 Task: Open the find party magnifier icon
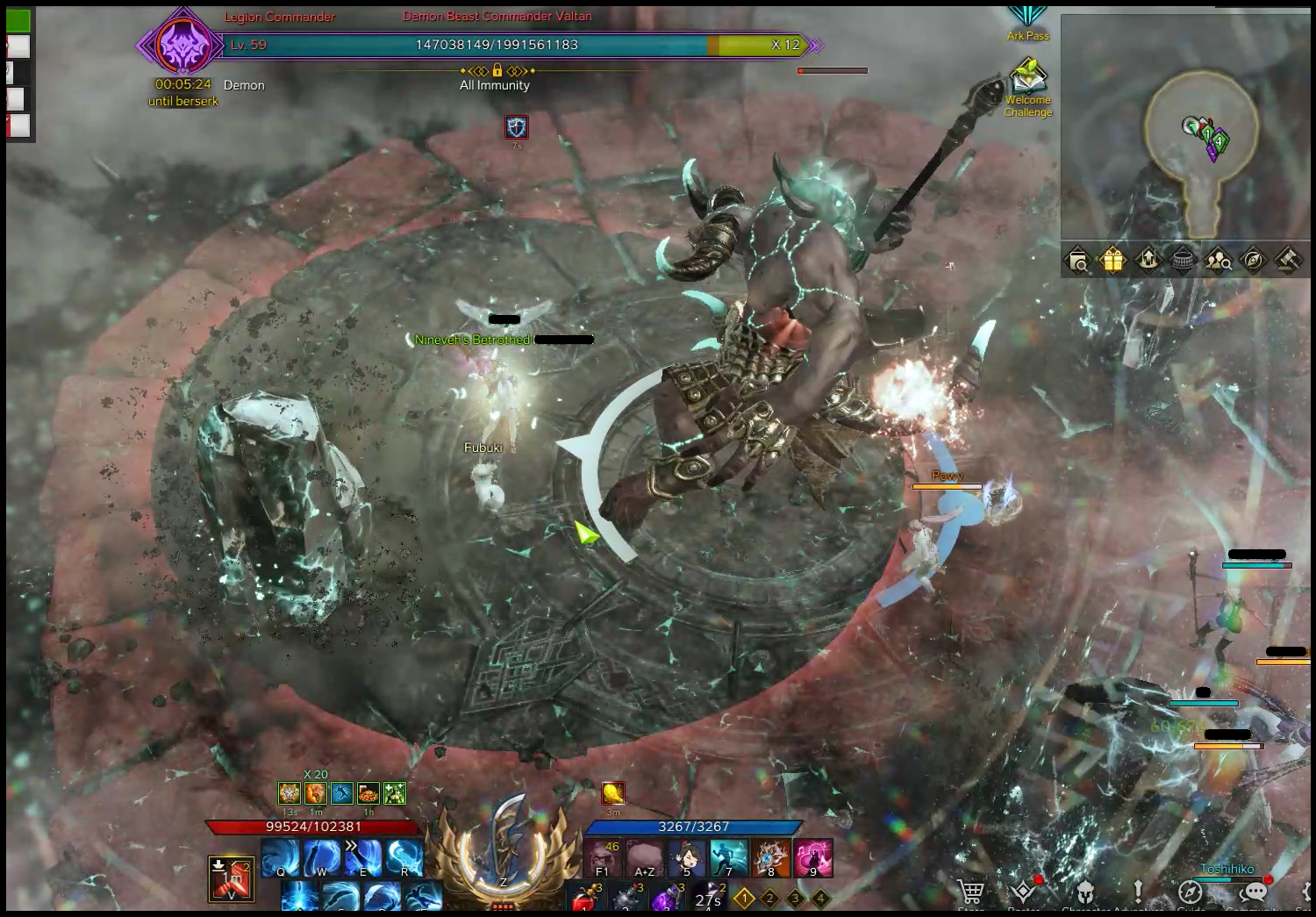[x=1218, y=261]
